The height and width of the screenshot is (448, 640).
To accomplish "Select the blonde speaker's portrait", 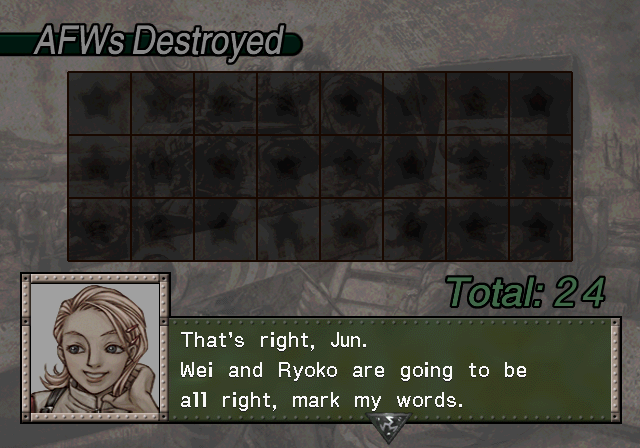I will coord(95,345).
